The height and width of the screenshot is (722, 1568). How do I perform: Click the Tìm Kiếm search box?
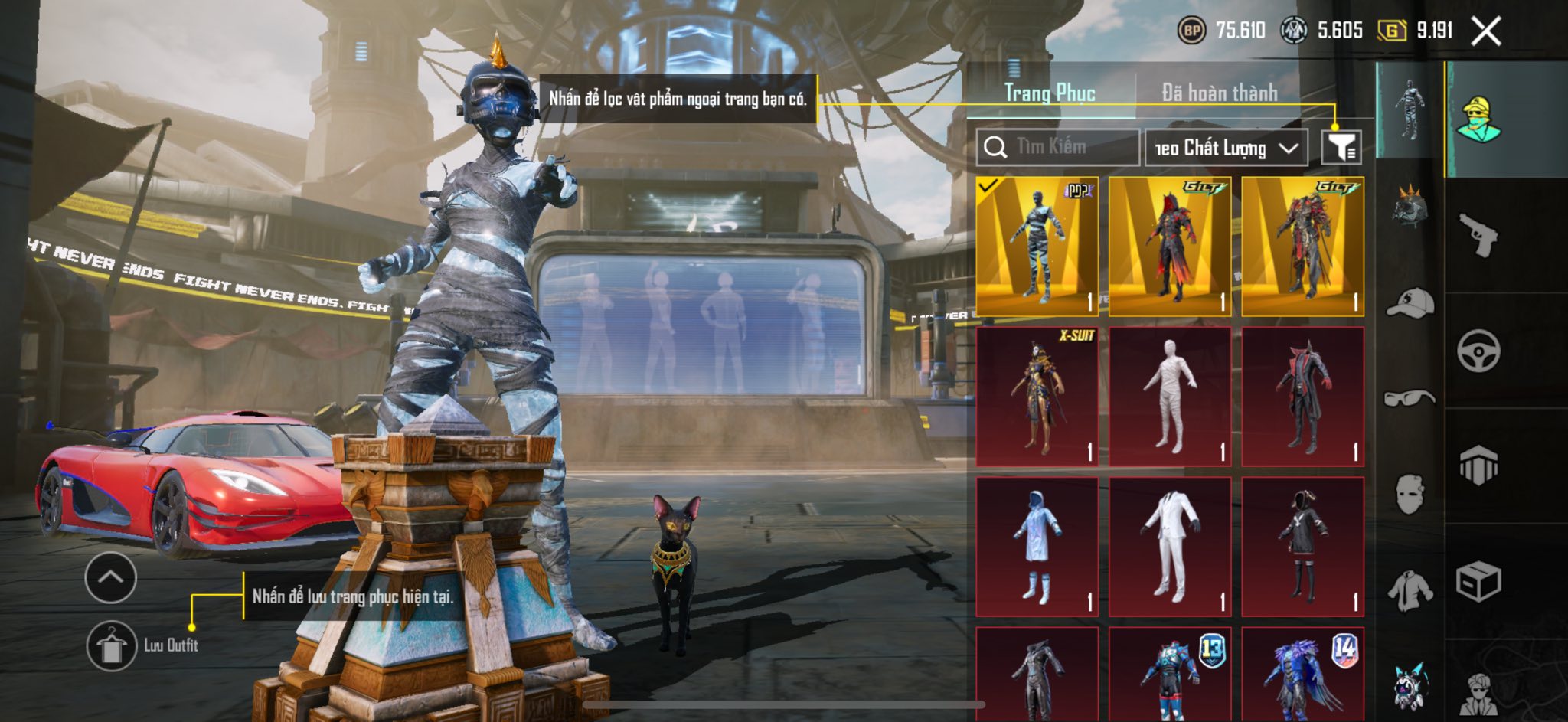pos(1057,147)
